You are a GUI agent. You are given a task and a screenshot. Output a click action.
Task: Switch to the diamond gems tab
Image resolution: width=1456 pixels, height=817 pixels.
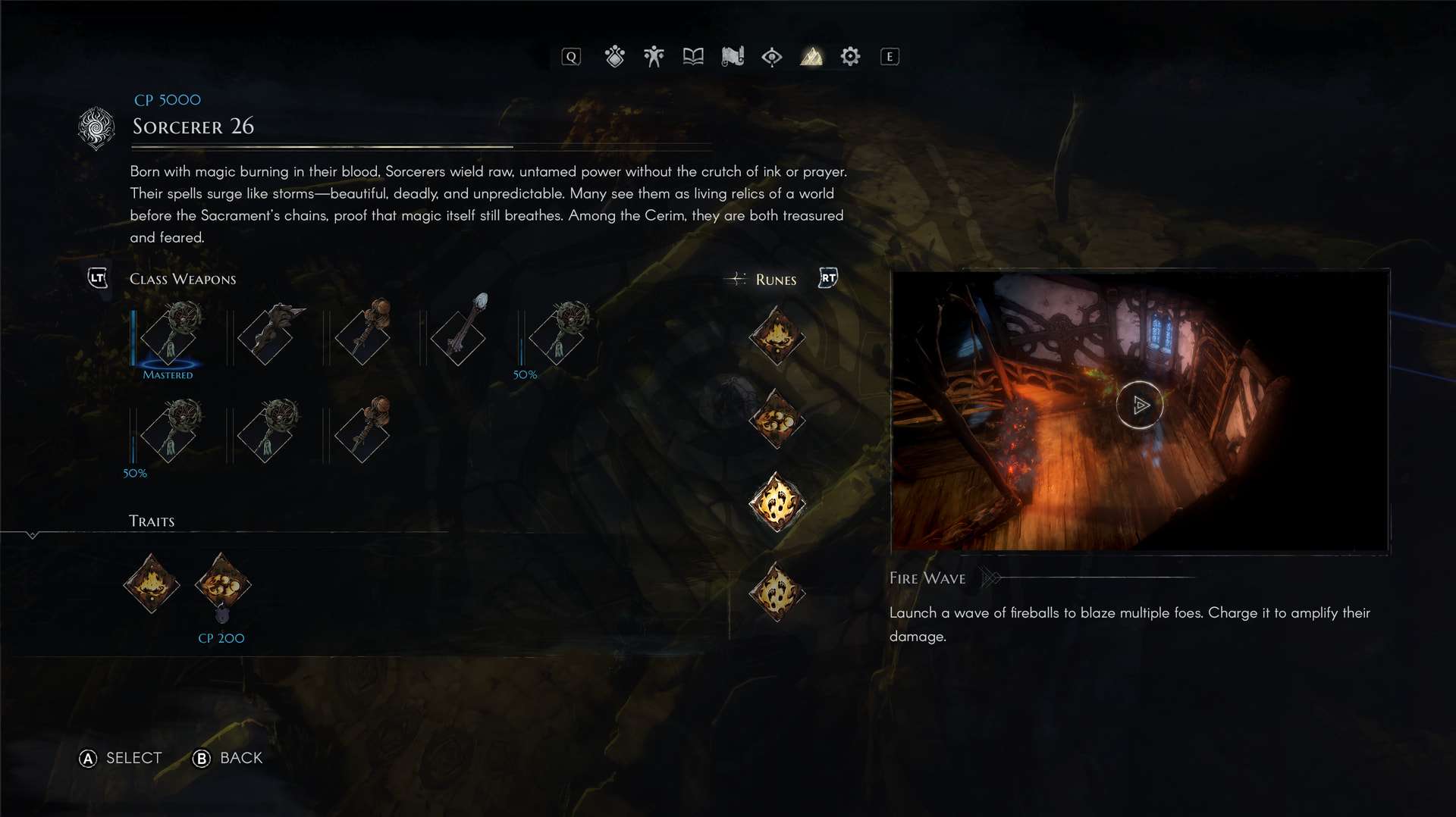(614, 57)
